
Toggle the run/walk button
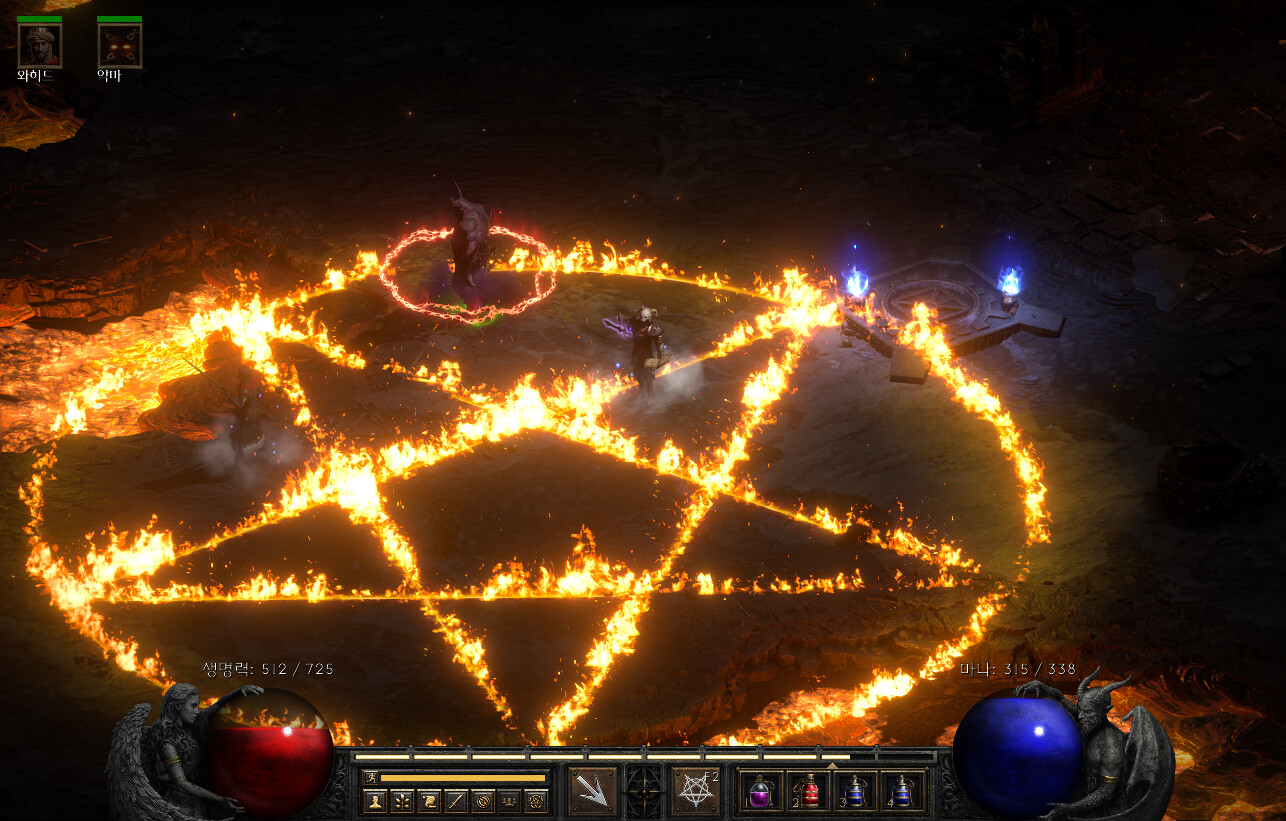[371, 777]
